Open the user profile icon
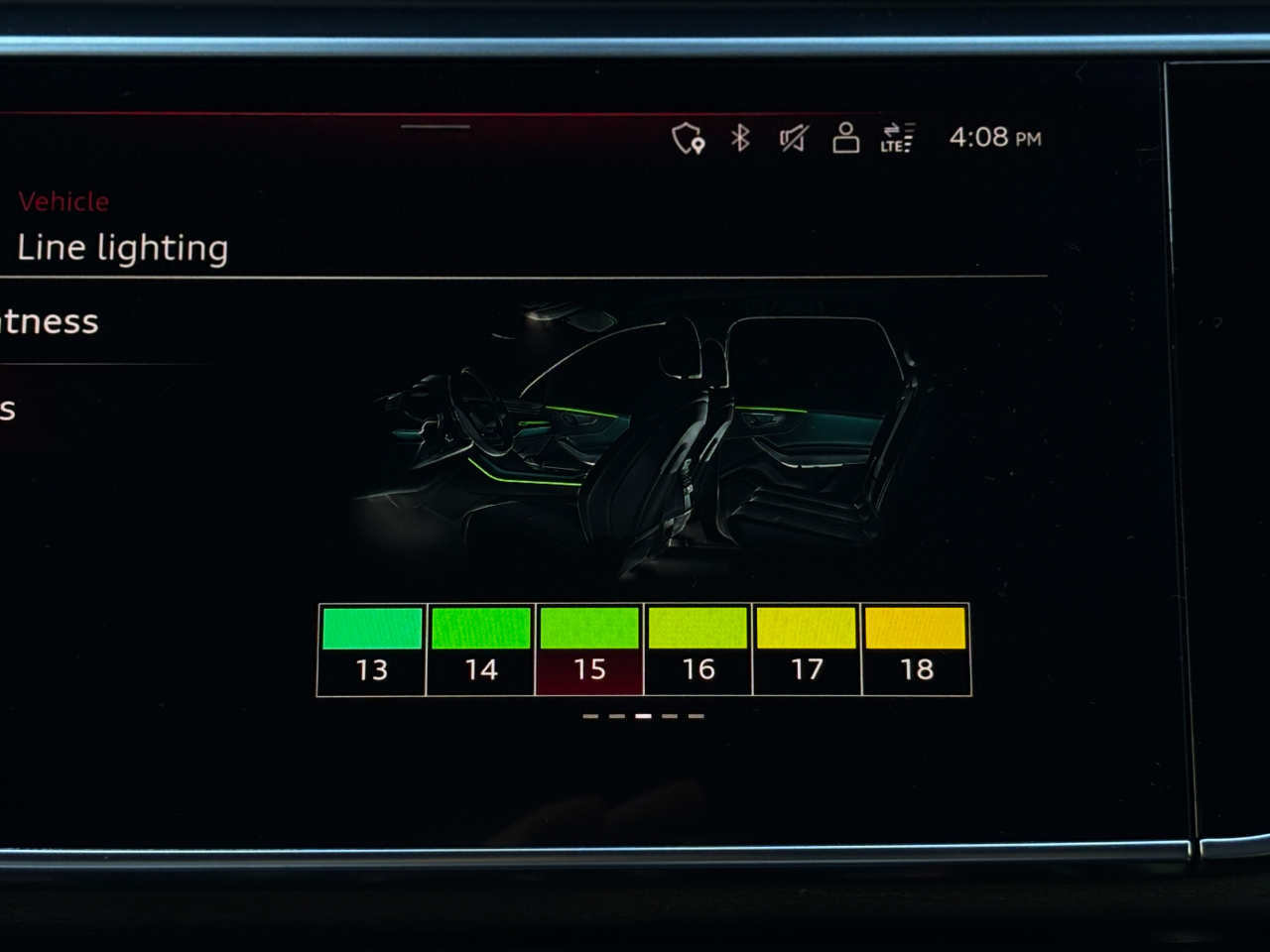This screenshot has width=1270, height=952. pos(845,138)
